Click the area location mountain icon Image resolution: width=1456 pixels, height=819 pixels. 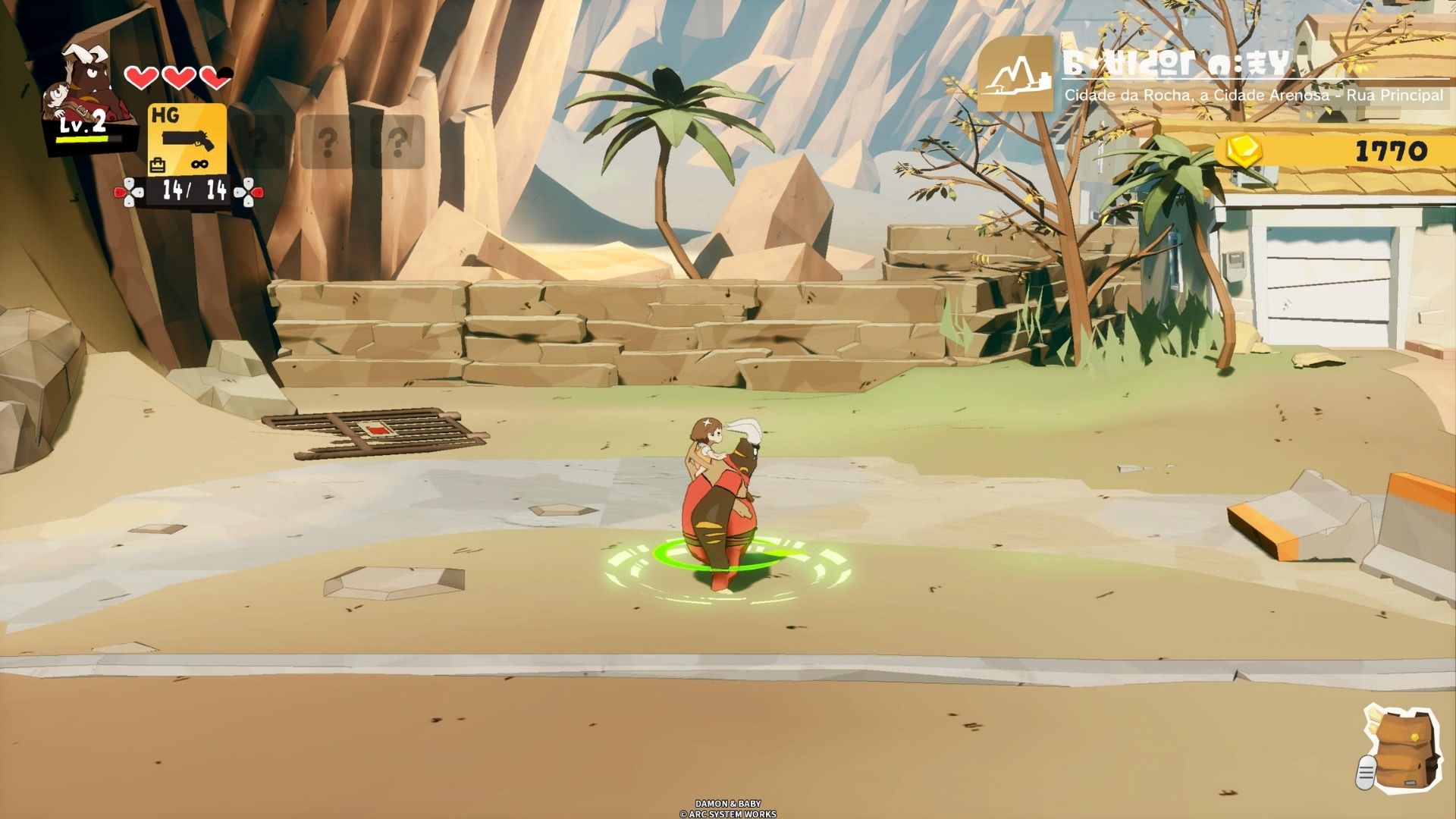click(x=1015, y=75)
